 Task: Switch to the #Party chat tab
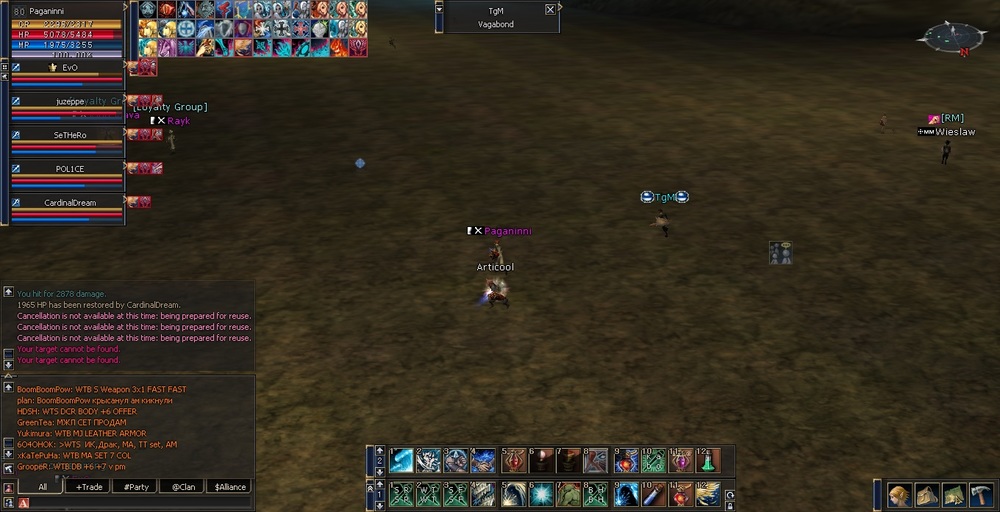click(x=135, y=487)
